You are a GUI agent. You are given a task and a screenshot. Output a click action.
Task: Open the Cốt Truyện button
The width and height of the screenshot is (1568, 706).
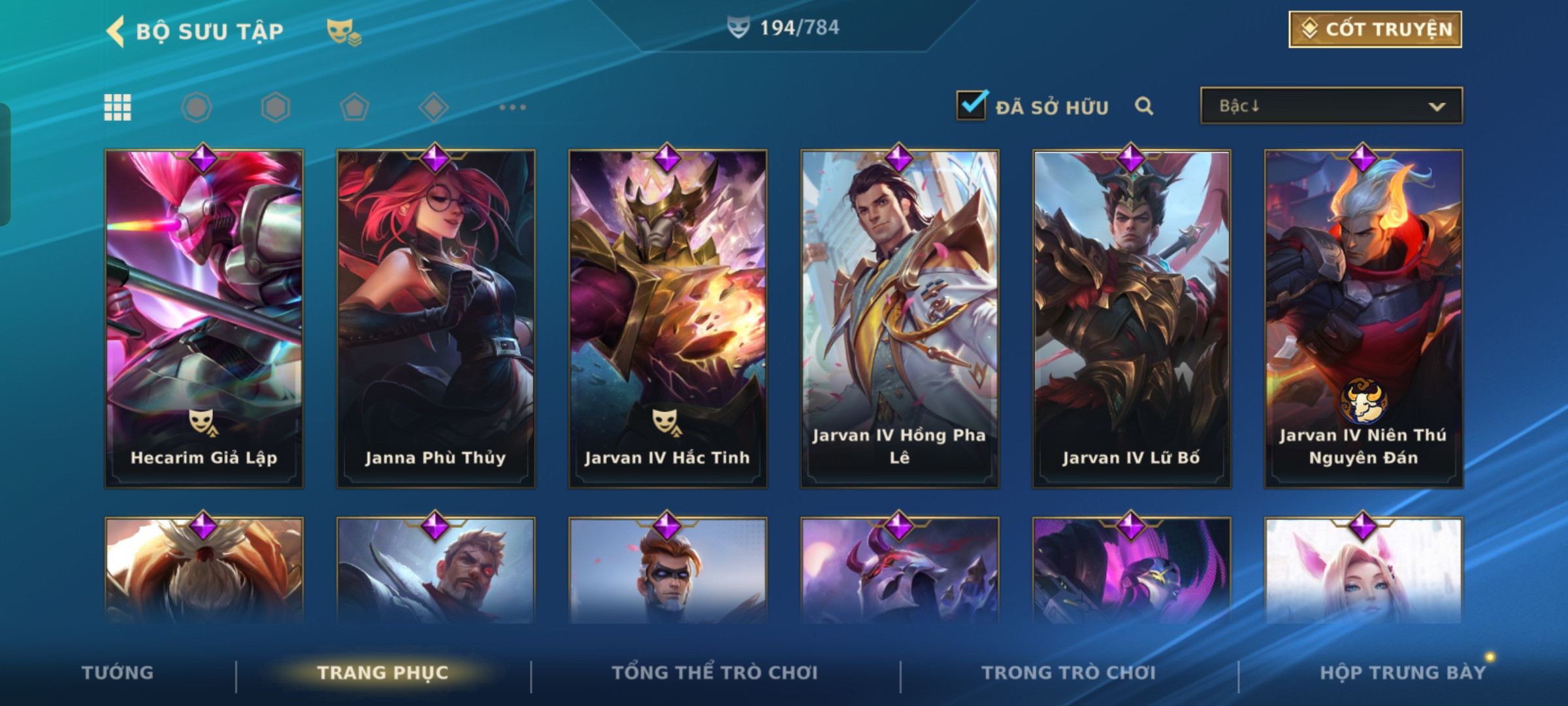click(x=1375, y=29)
